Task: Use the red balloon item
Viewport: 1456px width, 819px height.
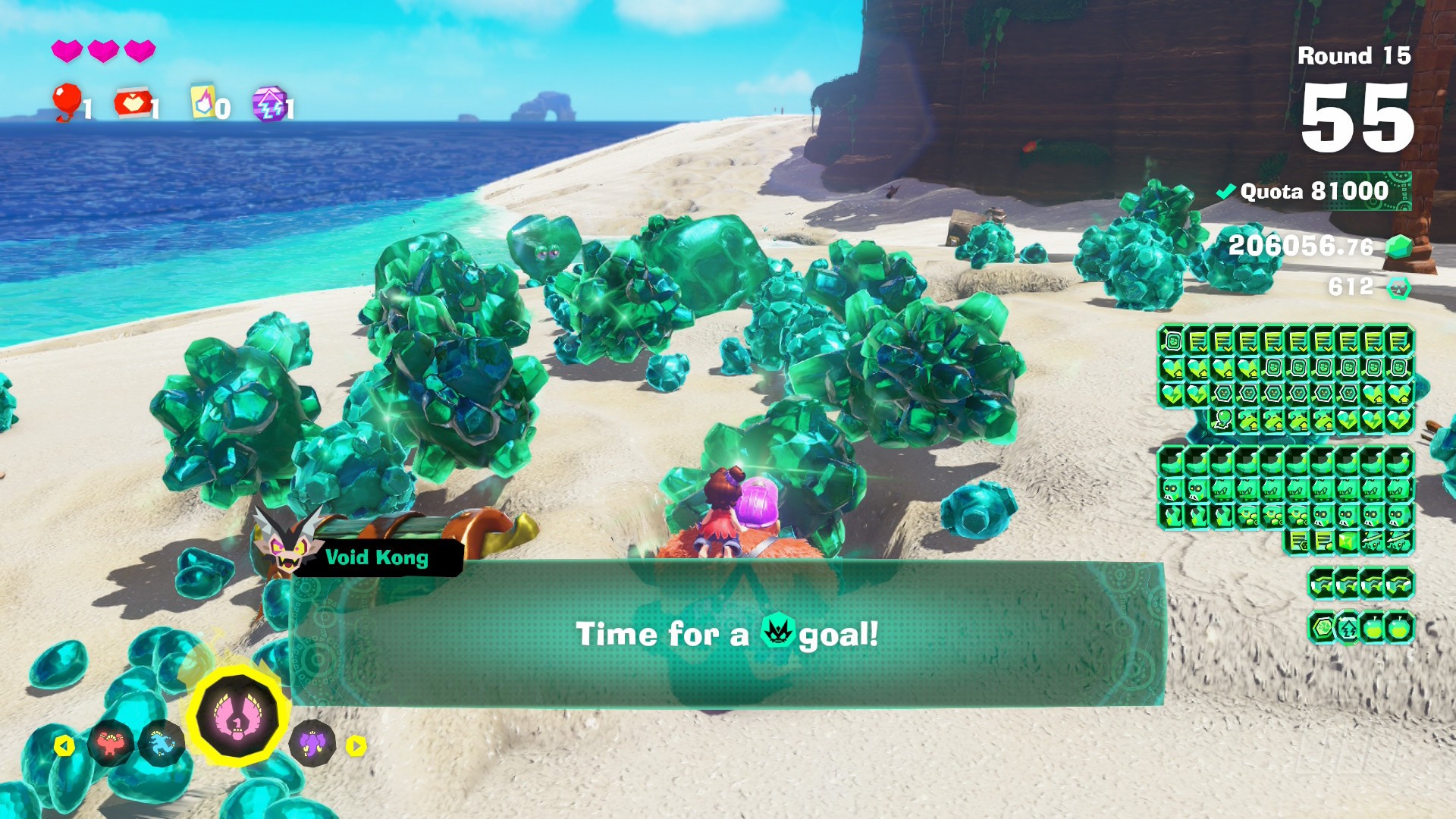Action: pyautogui.click(x=67, y=102)
